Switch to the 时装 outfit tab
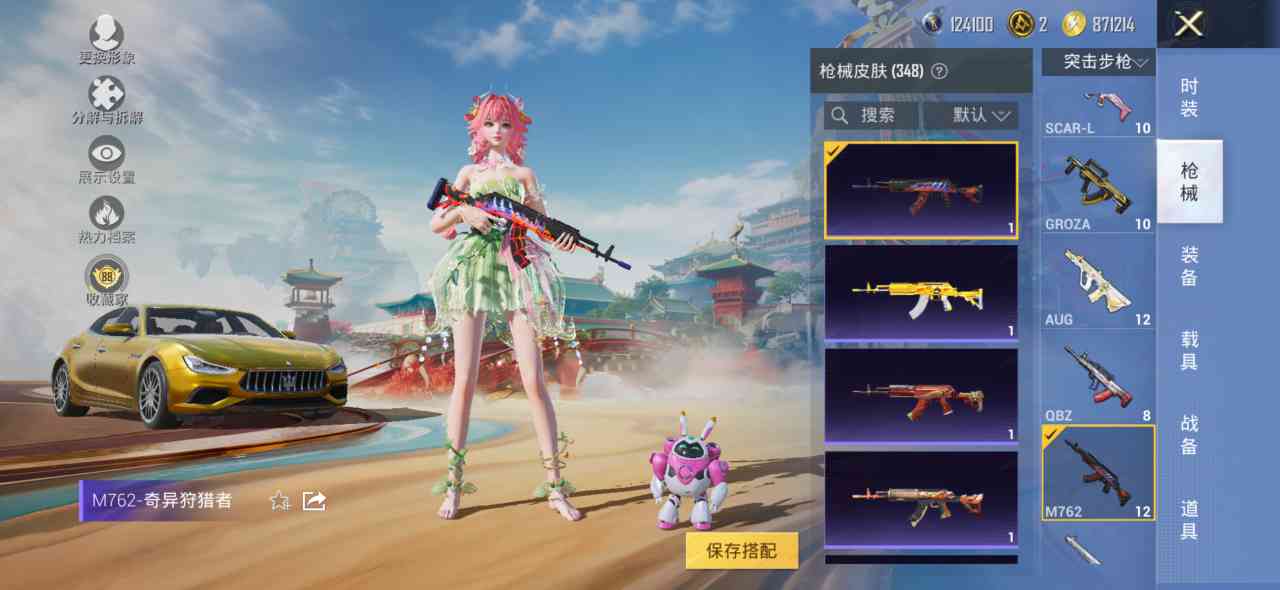 (x=1188, y=98)
